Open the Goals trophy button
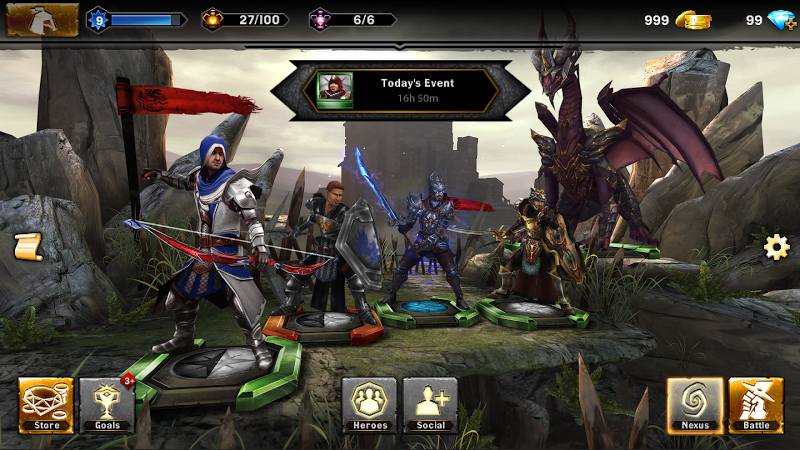This screenshot has width=800, height=450. 107,405
